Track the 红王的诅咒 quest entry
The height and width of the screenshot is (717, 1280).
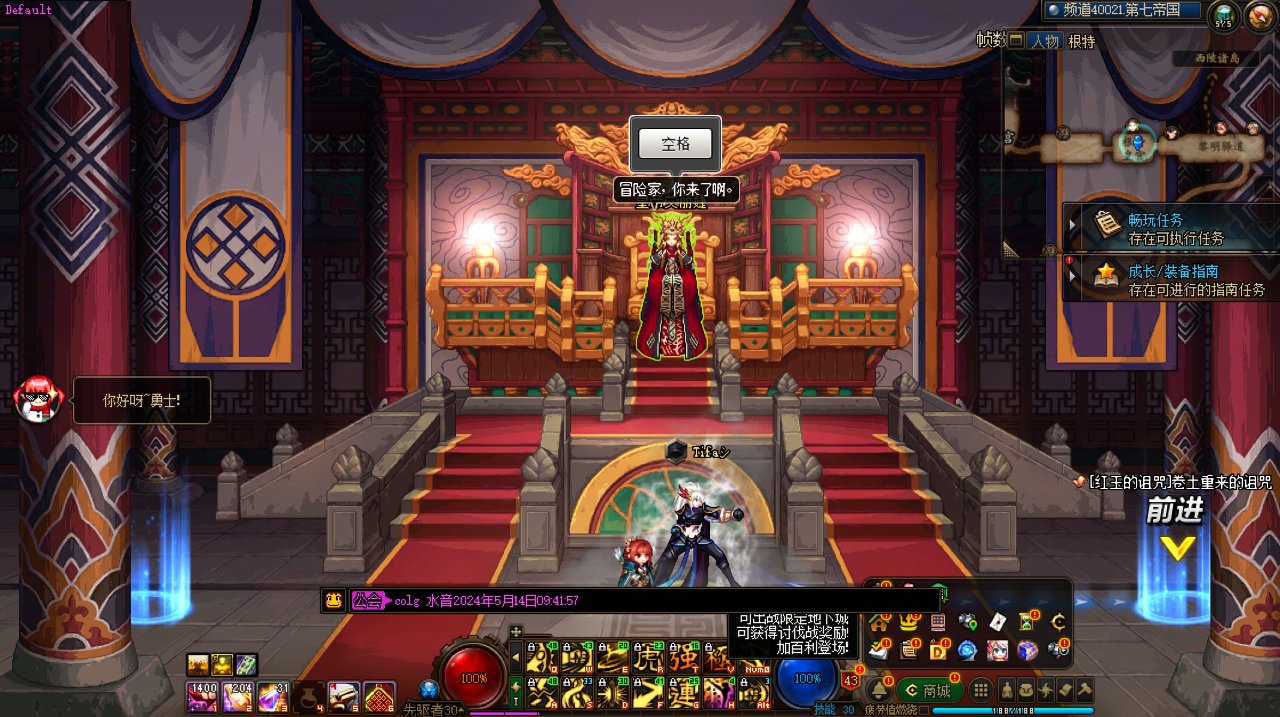pyautogui.click(x=1178, y=482)
